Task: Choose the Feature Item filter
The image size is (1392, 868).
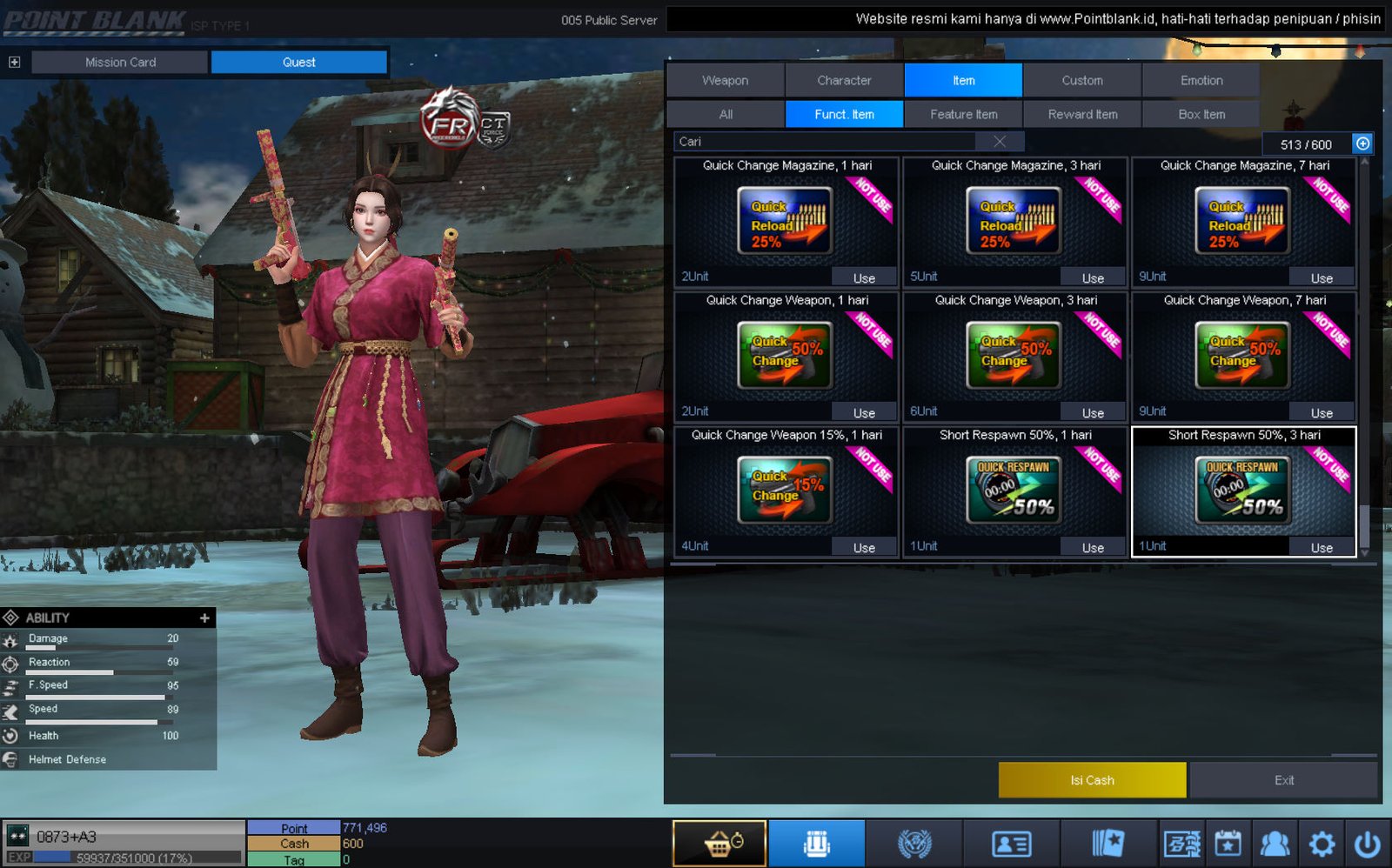Action: coord(963,114)
